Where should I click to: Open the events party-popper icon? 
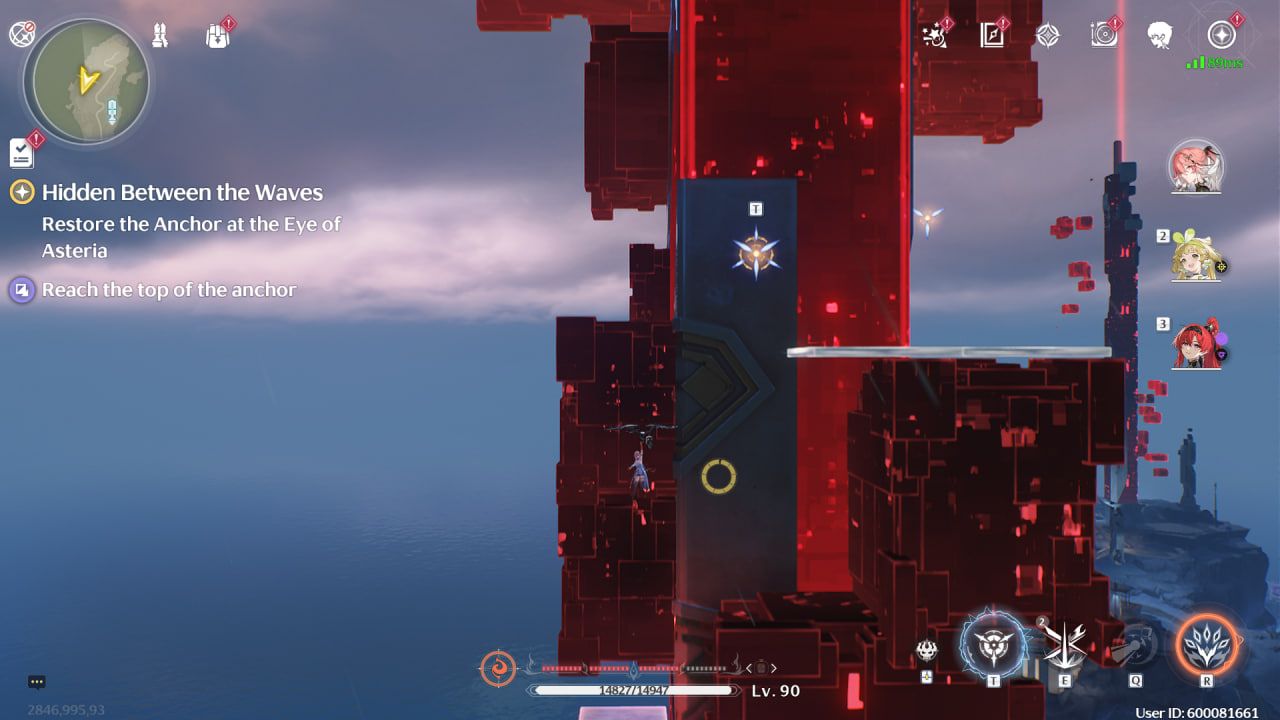point(935,36)
